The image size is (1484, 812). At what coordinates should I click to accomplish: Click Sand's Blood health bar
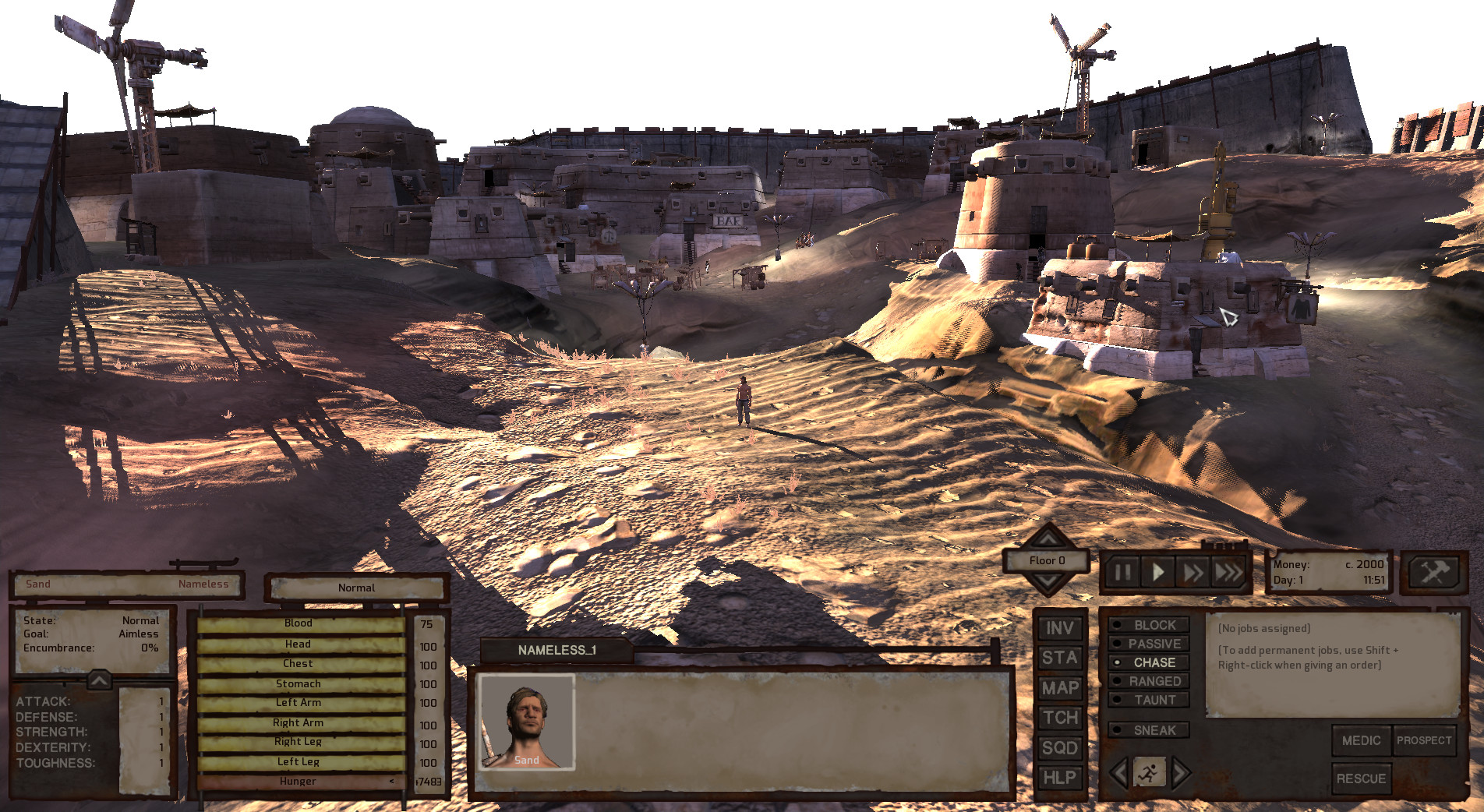click(299, 623)
